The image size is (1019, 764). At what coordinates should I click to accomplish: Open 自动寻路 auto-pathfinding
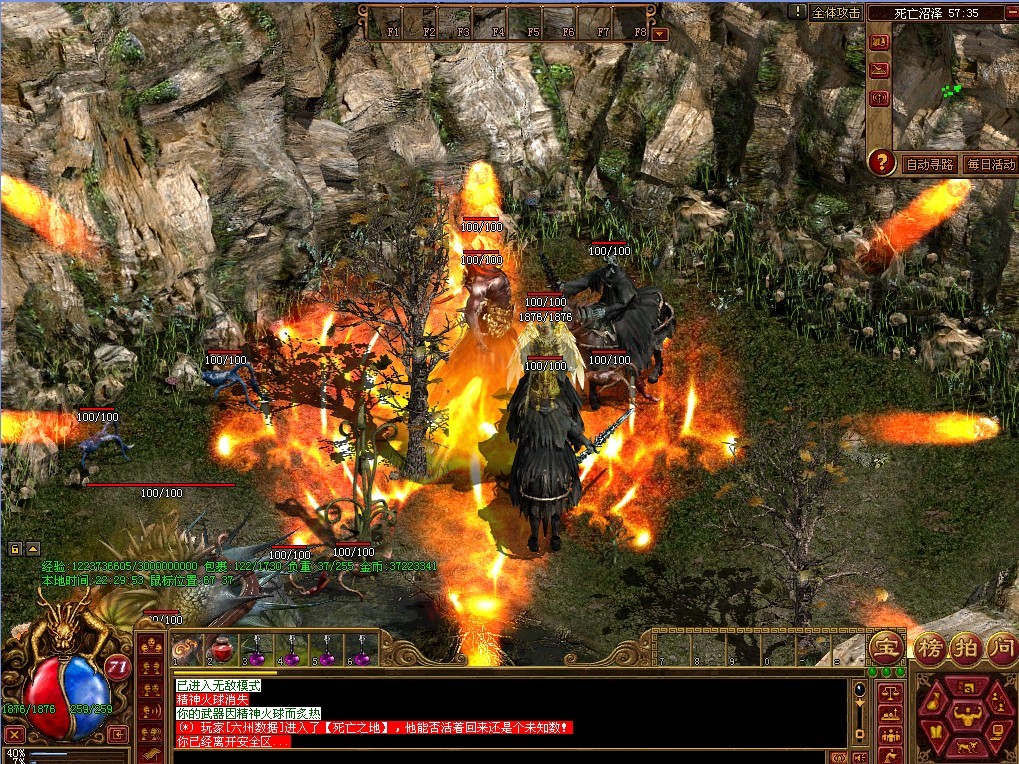click(x=929, y=164)
